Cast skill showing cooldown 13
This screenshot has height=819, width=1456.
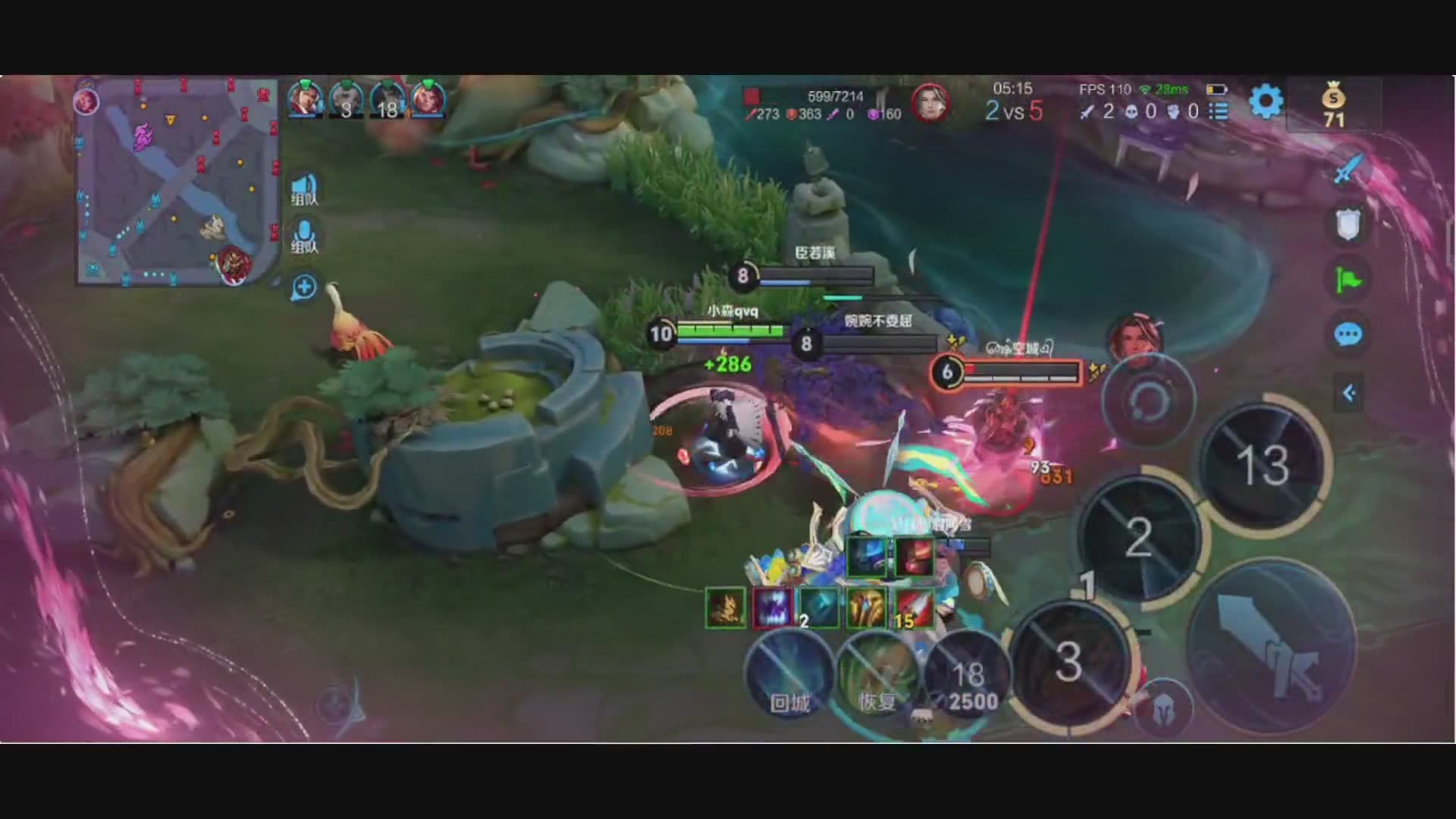(x=1263, y=464)
